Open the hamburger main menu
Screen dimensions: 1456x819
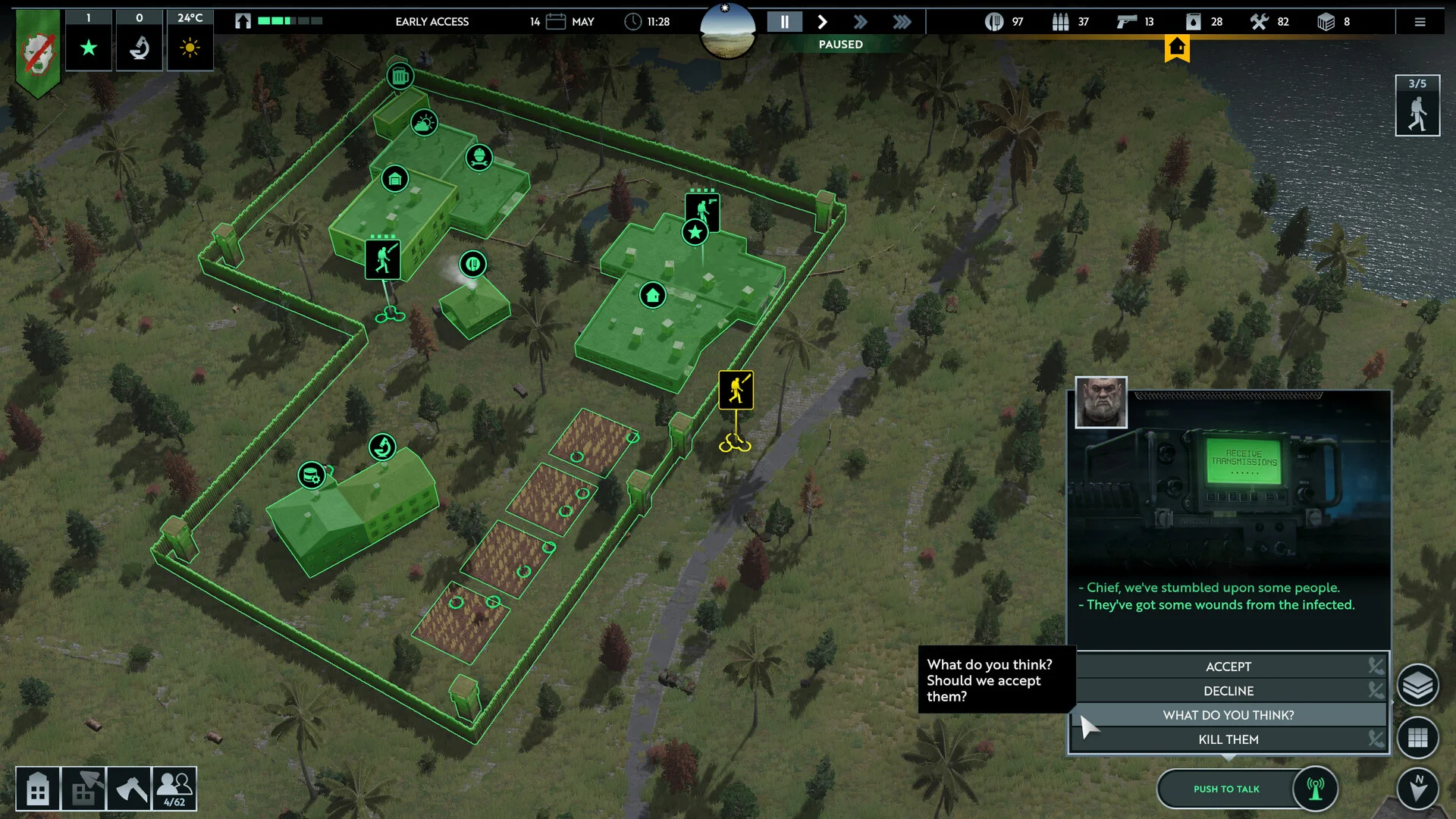click(1420, 22)
